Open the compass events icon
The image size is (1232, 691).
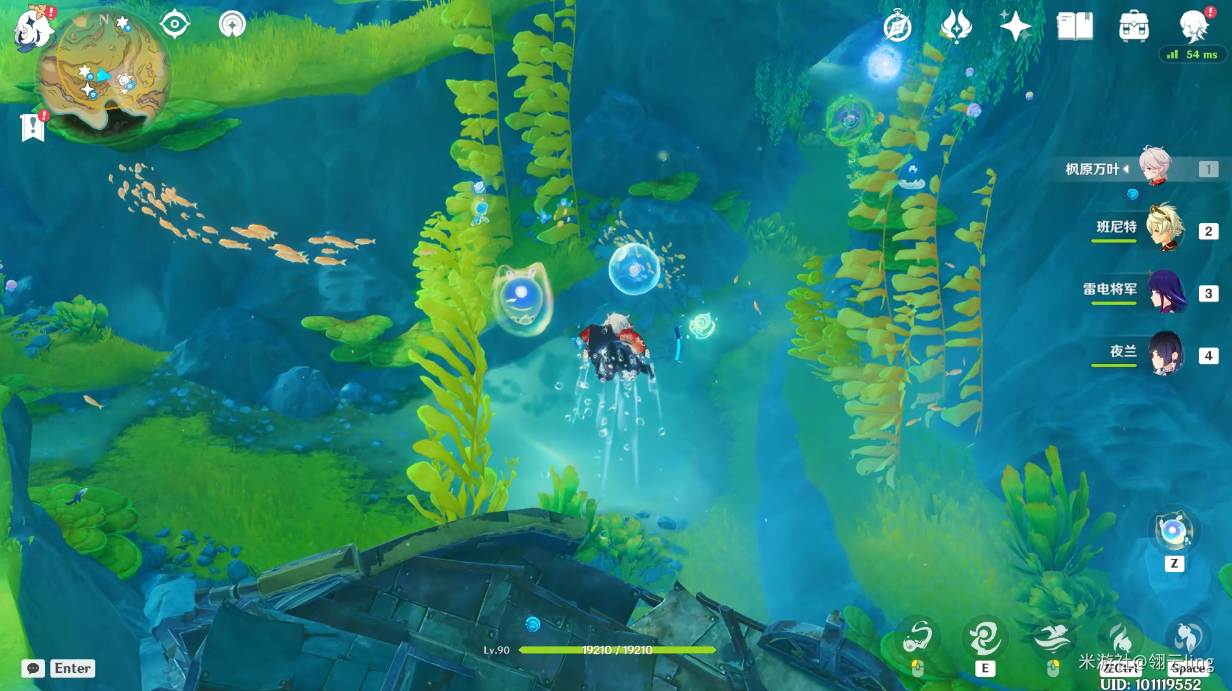[897, 27]
